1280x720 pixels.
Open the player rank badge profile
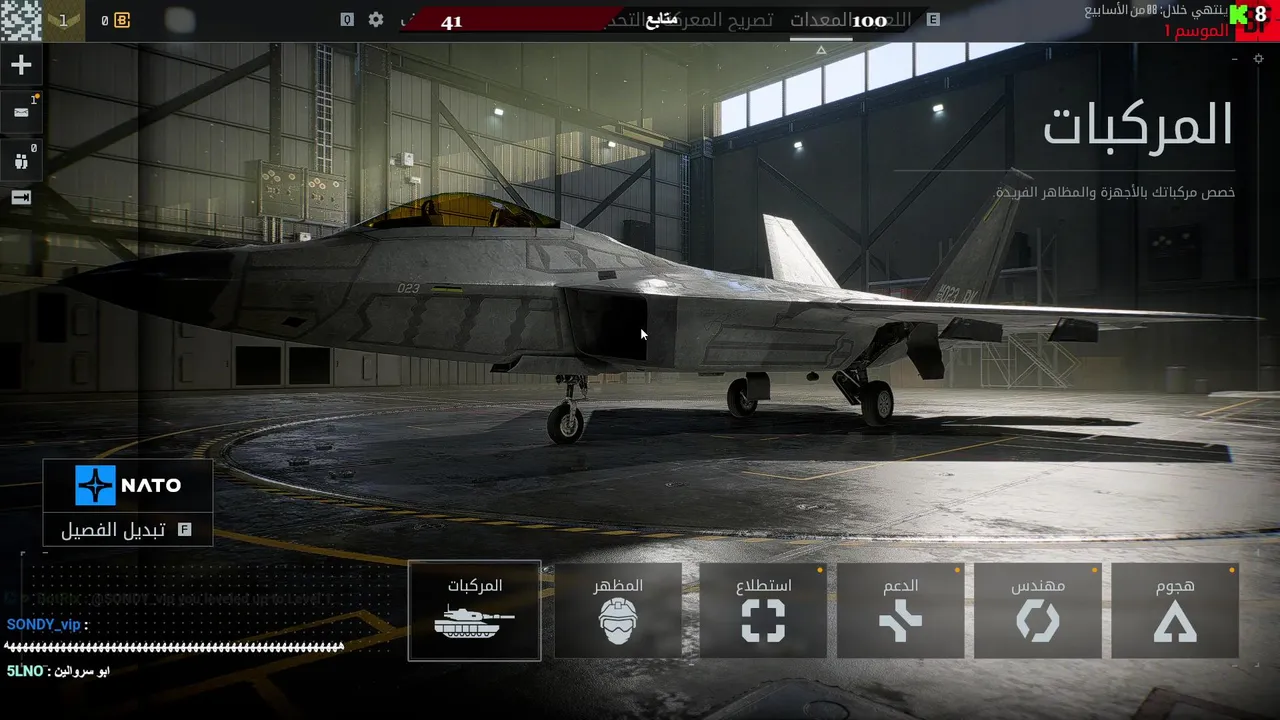(65, 20)
